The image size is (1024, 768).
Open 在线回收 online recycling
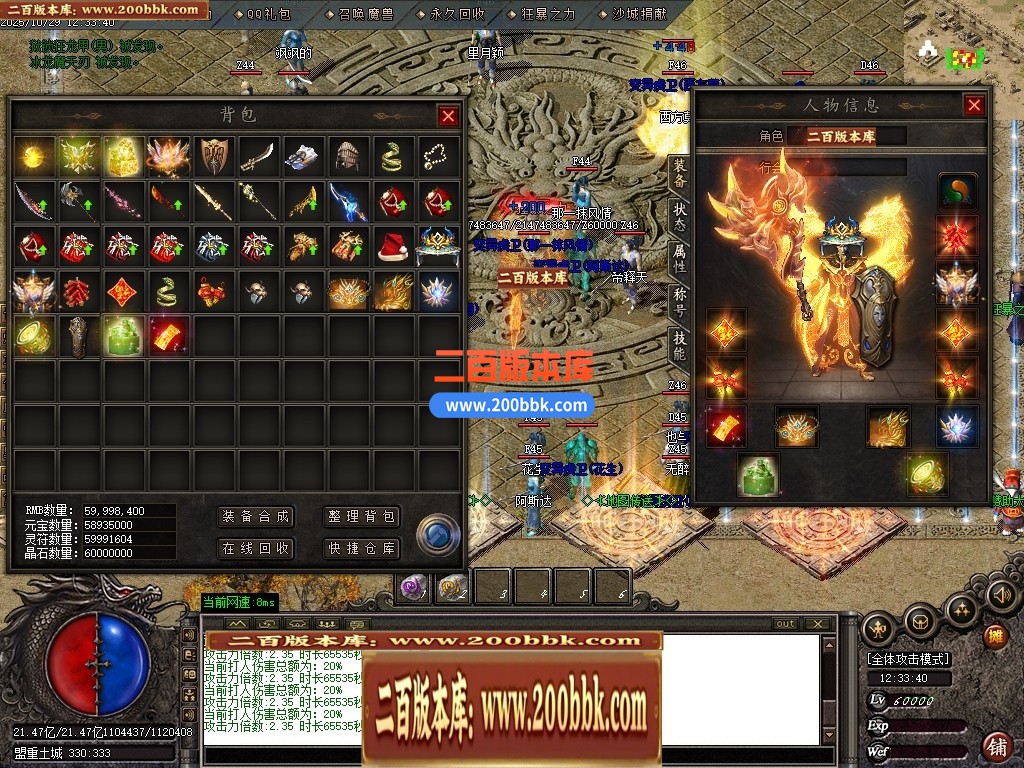pos(256,548)
